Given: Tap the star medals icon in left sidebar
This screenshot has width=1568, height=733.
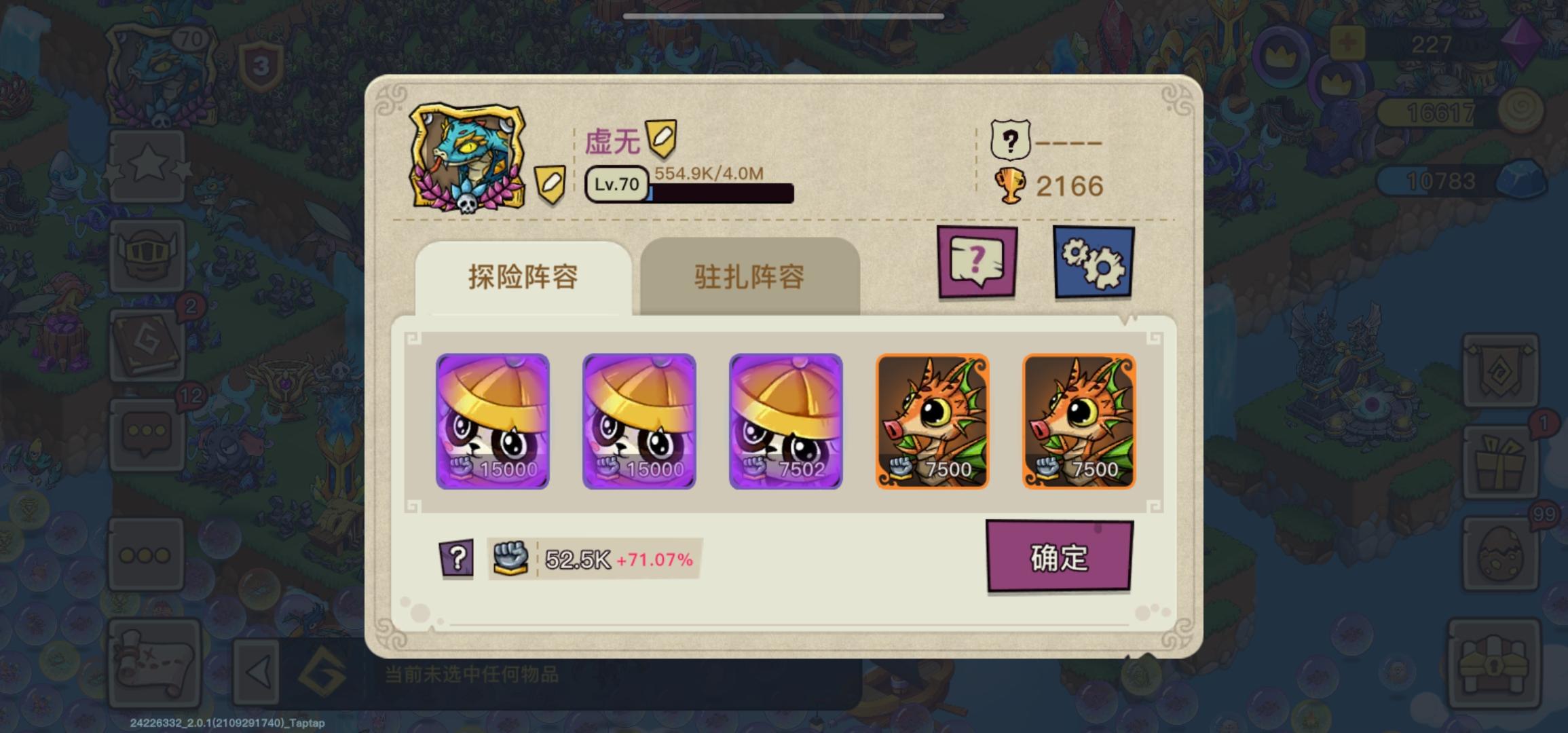Looking at the screenshot, I should tap(148, 166).
